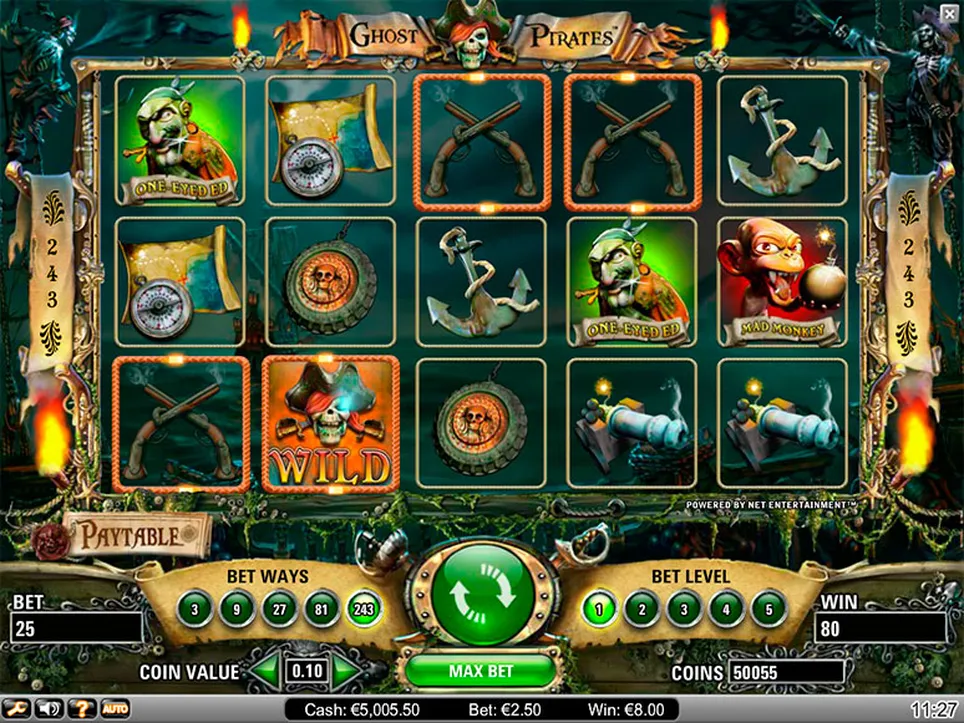
Task: Decrease coin value with left arrow
Action: coord(265,671)
